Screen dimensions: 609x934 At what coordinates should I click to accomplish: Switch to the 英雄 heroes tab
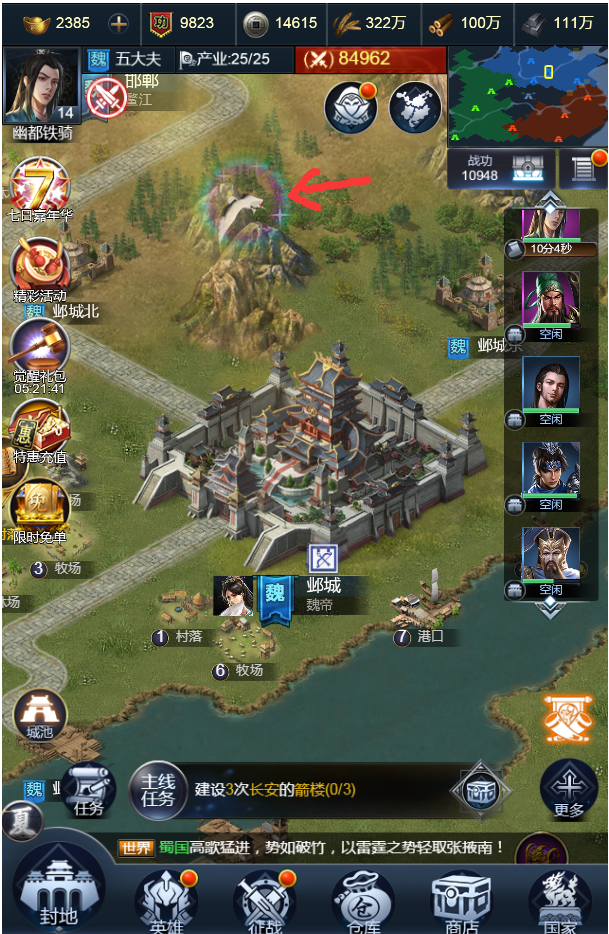tap(165, 899)
